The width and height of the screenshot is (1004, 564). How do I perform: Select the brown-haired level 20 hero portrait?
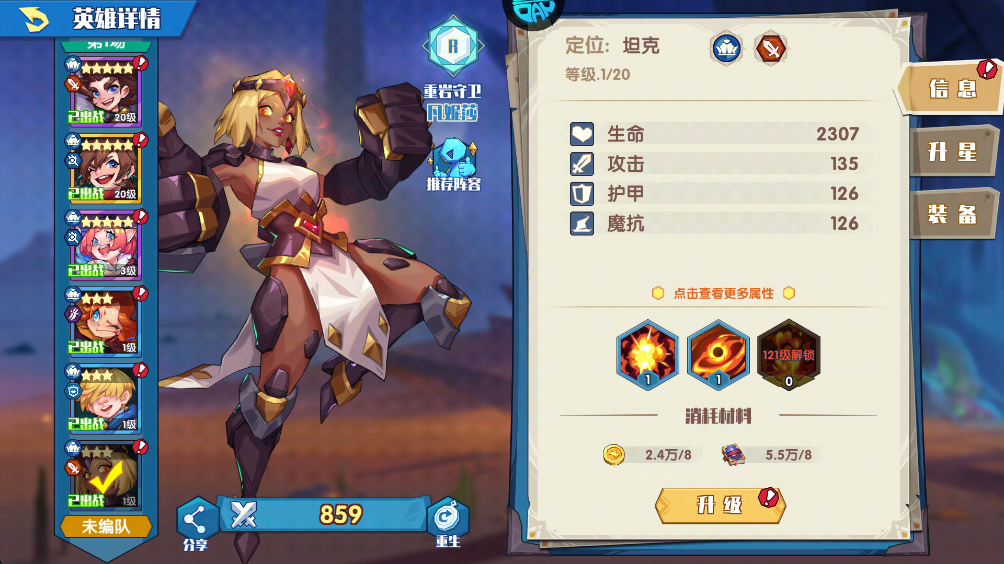pyautogui.click(x=103, y=170)
